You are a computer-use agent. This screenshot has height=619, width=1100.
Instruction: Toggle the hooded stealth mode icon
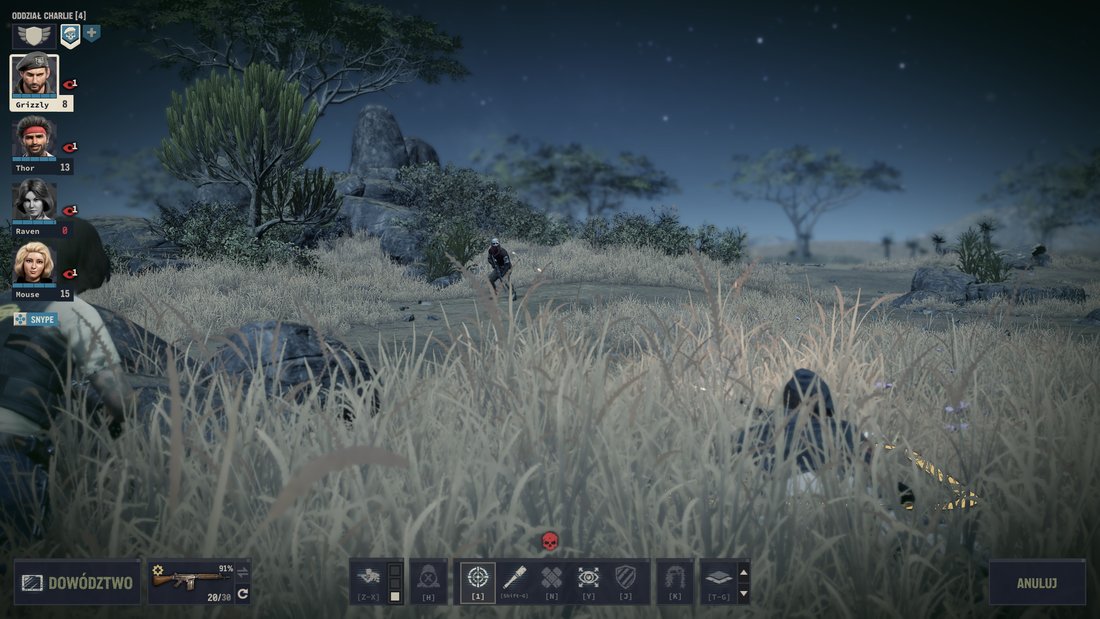point(428,578)
